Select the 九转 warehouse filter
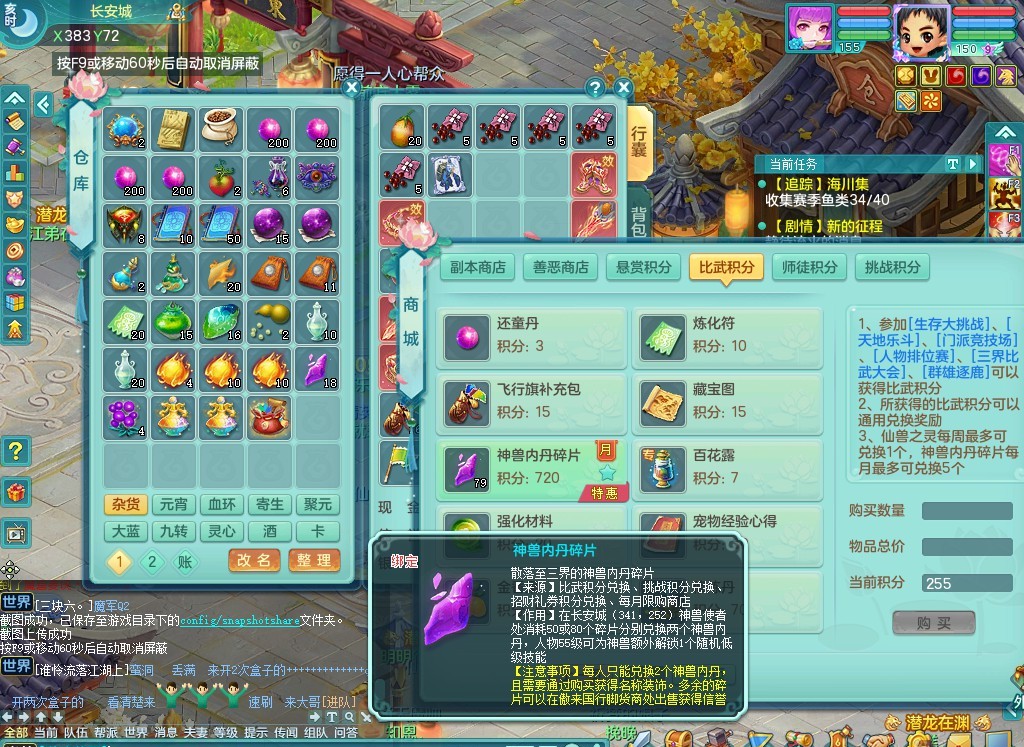 (x=173, y=532)
